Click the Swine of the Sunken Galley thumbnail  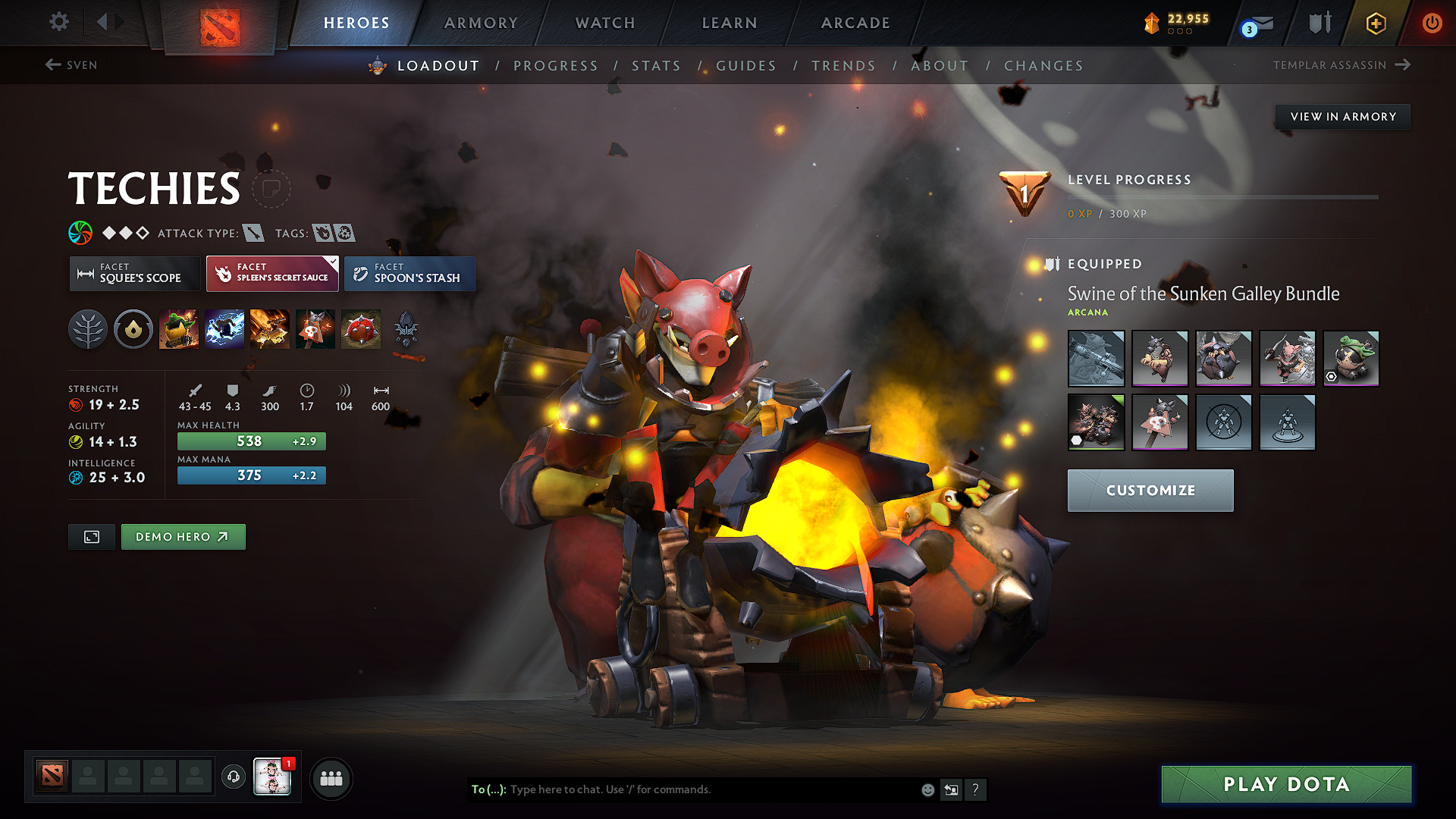1096,422
